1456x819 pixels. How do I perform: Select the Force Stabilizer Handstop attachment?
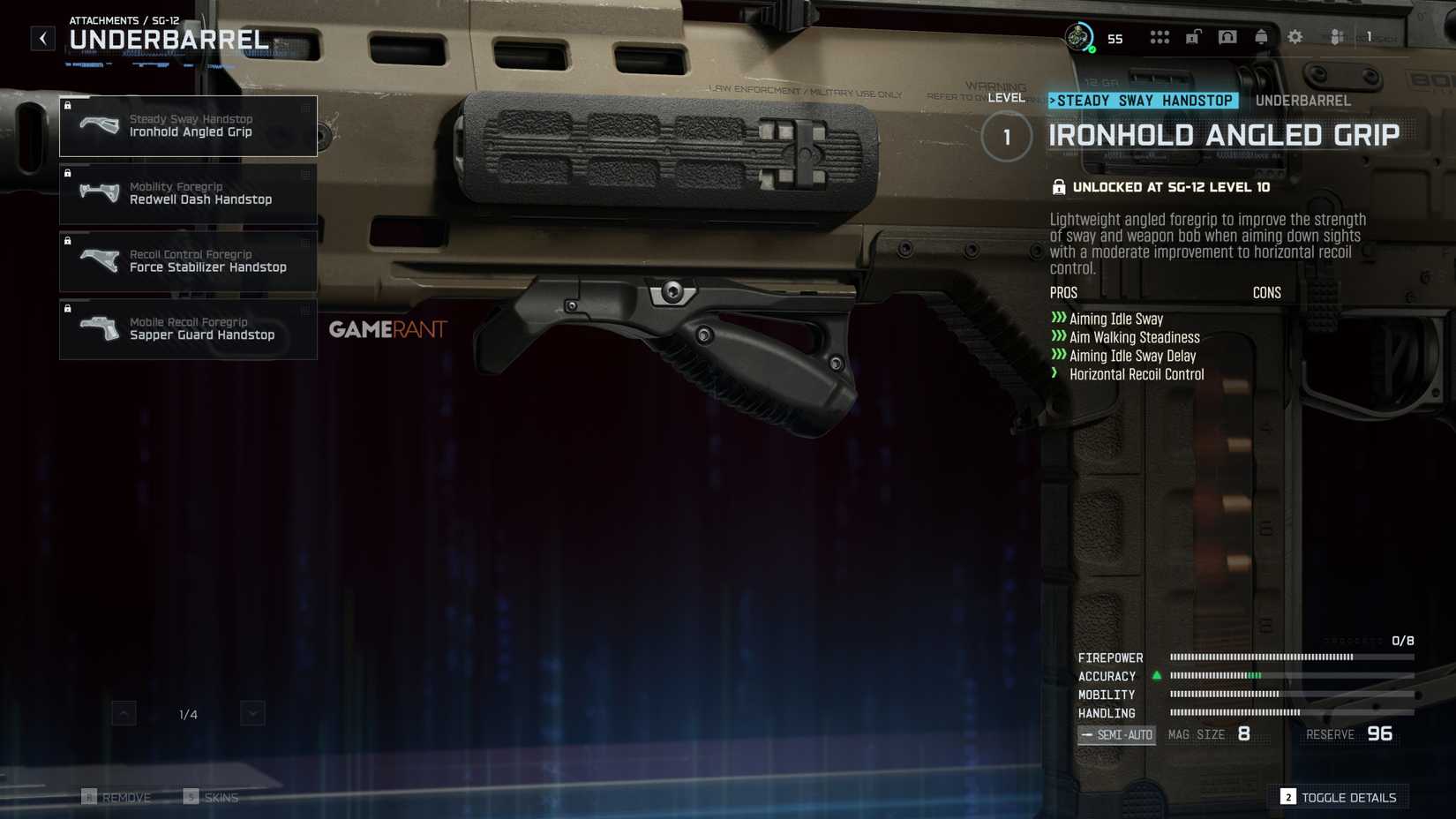coord(188,261)
